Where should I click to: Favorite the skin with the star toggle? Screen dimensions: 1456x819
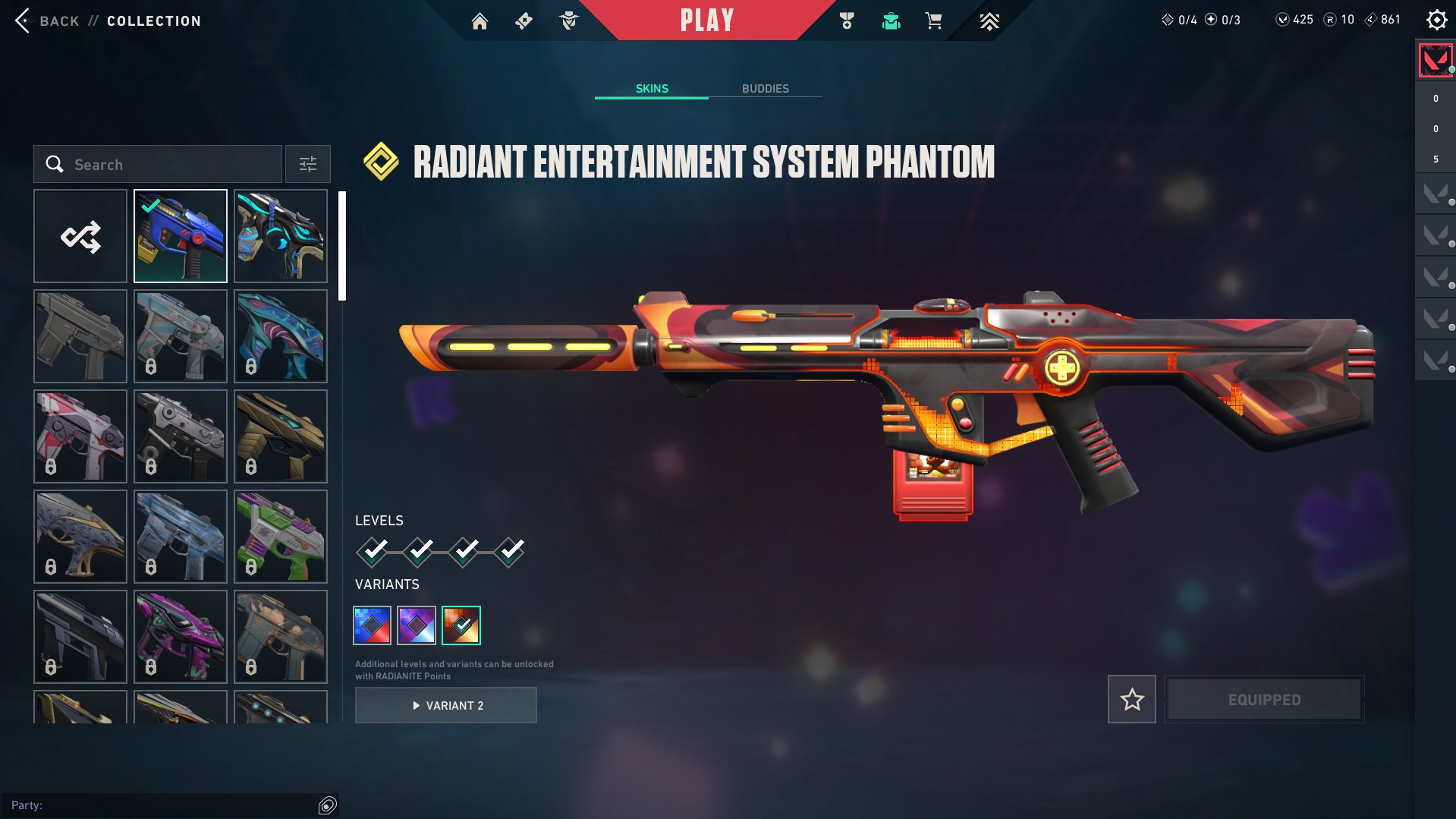(x=1131, y=699)
